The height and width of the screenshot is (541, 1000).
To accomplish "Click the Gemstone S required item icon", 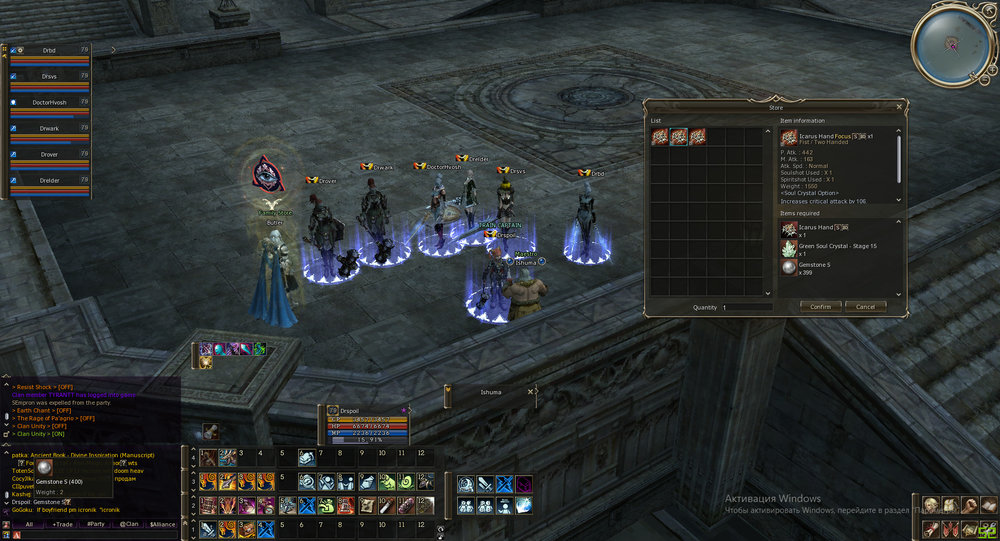I will (789, 268).
